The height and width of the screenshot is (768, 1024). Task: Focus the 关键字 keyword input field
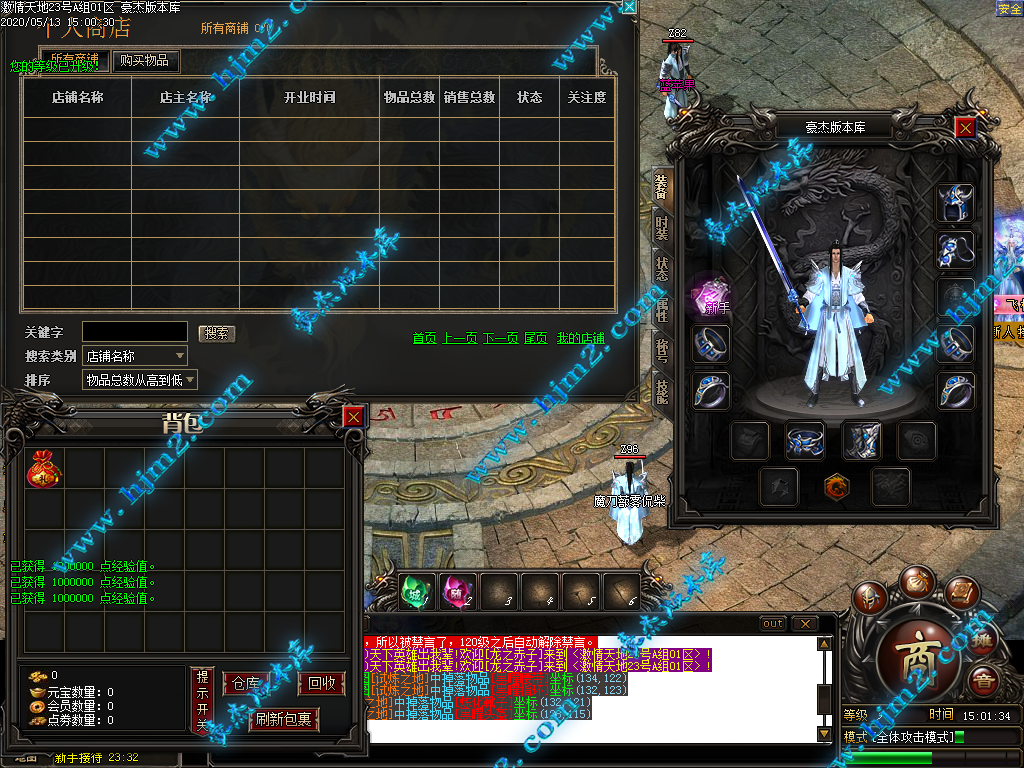(134, 331)
